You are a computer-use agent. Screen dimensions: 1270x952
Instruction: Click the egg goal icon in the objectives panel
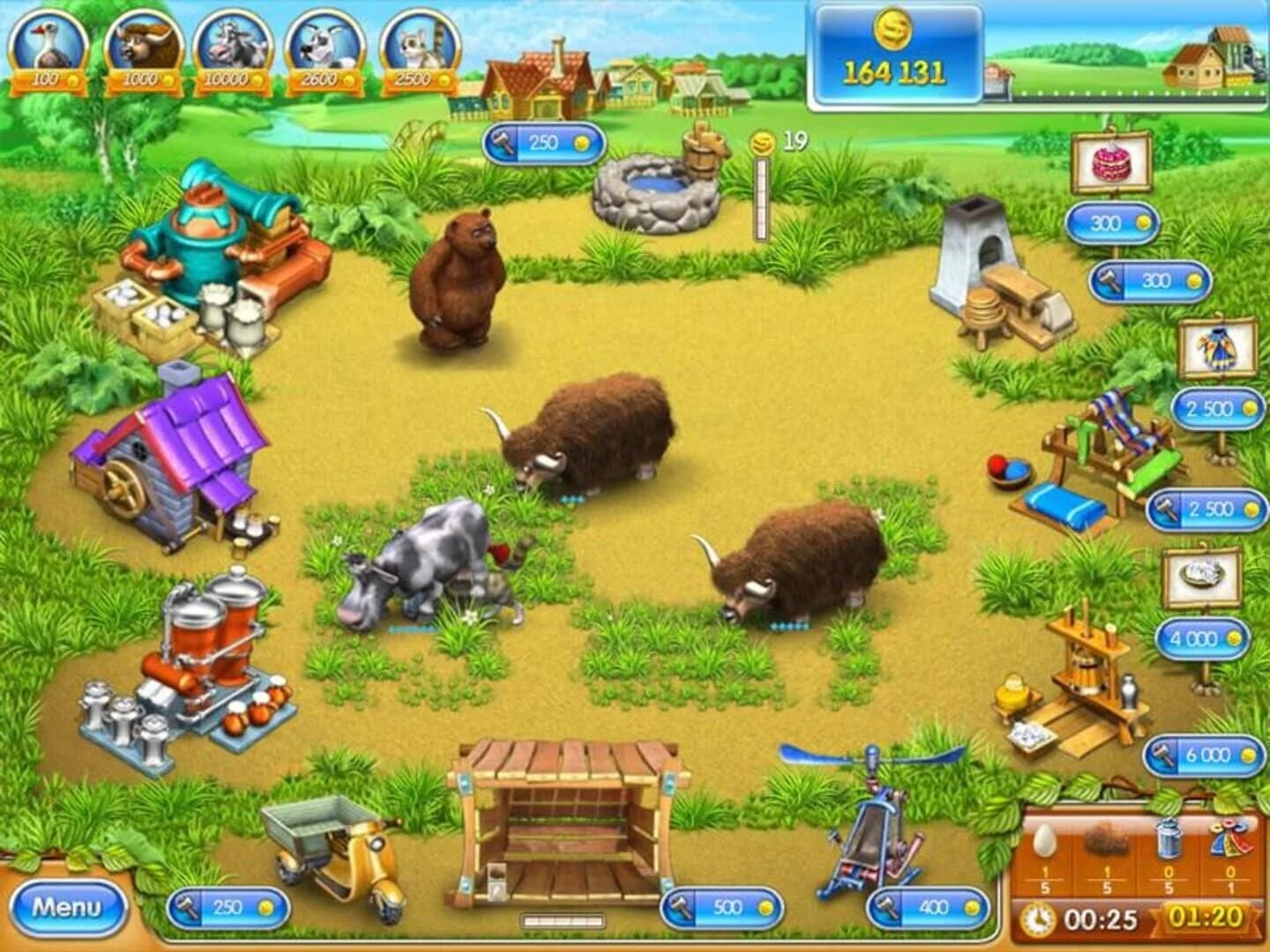(x=1048, y=839)
